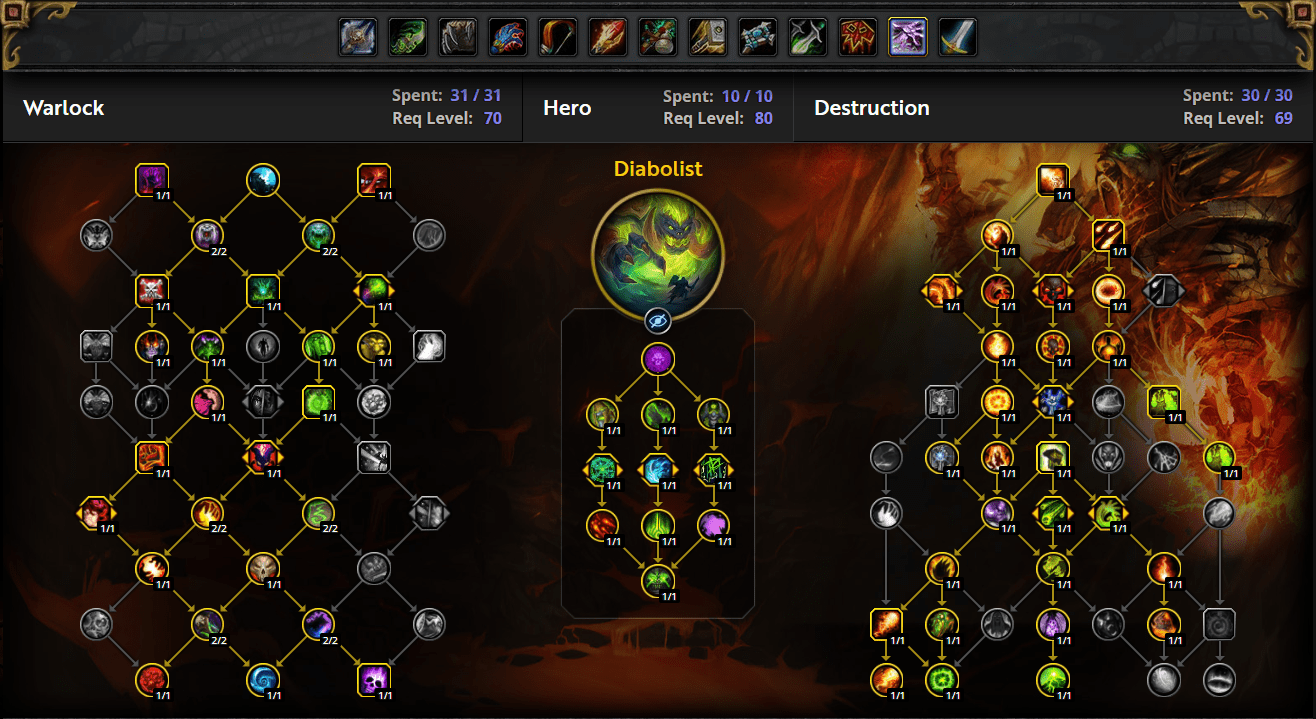Select the highlighted Warlock class icon
This screenshot has height=719, width=1316.
[908, 38]
